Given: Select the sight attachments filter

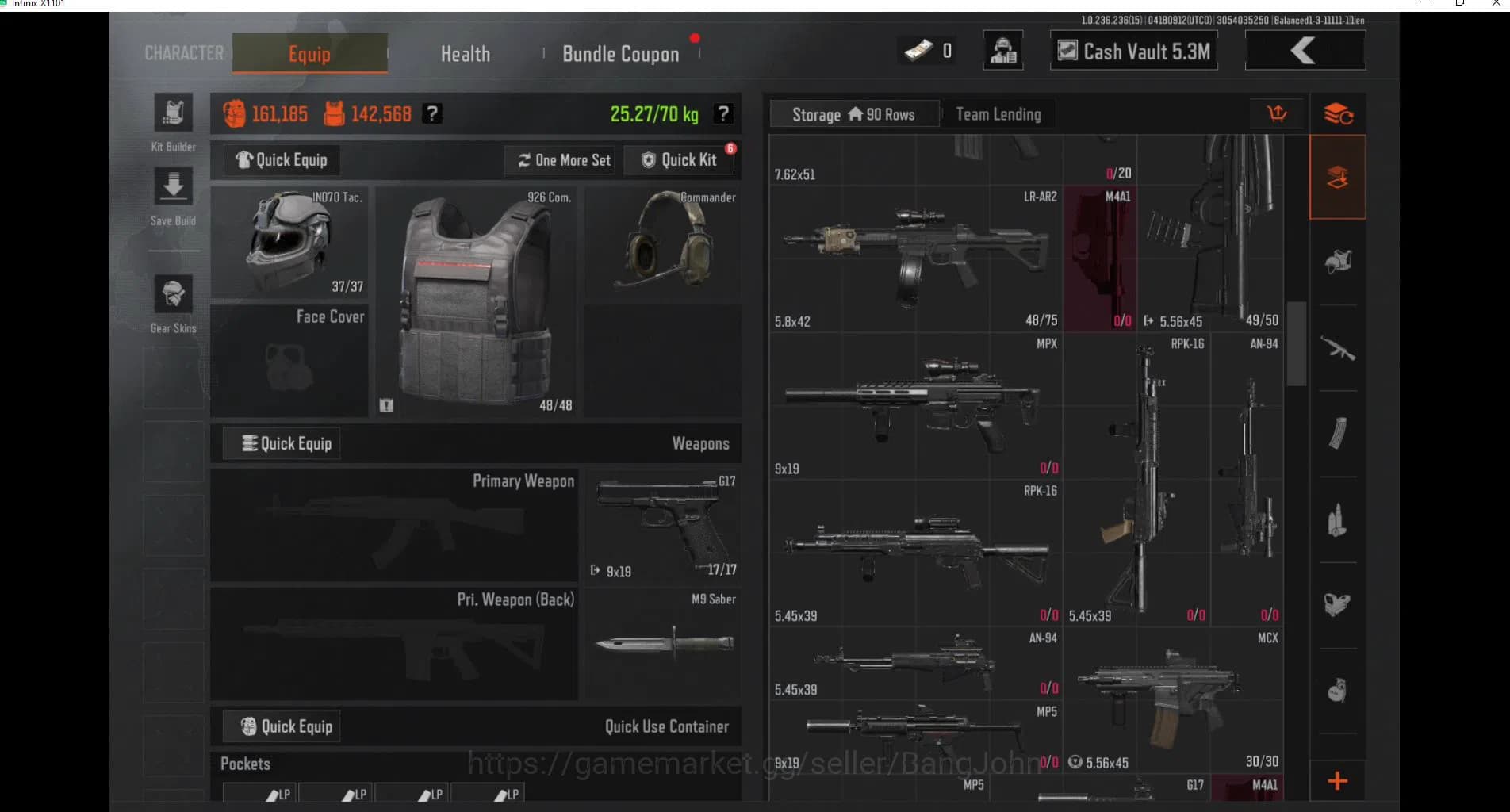Looking at the screenshot, I should (x=1337, y=604).
